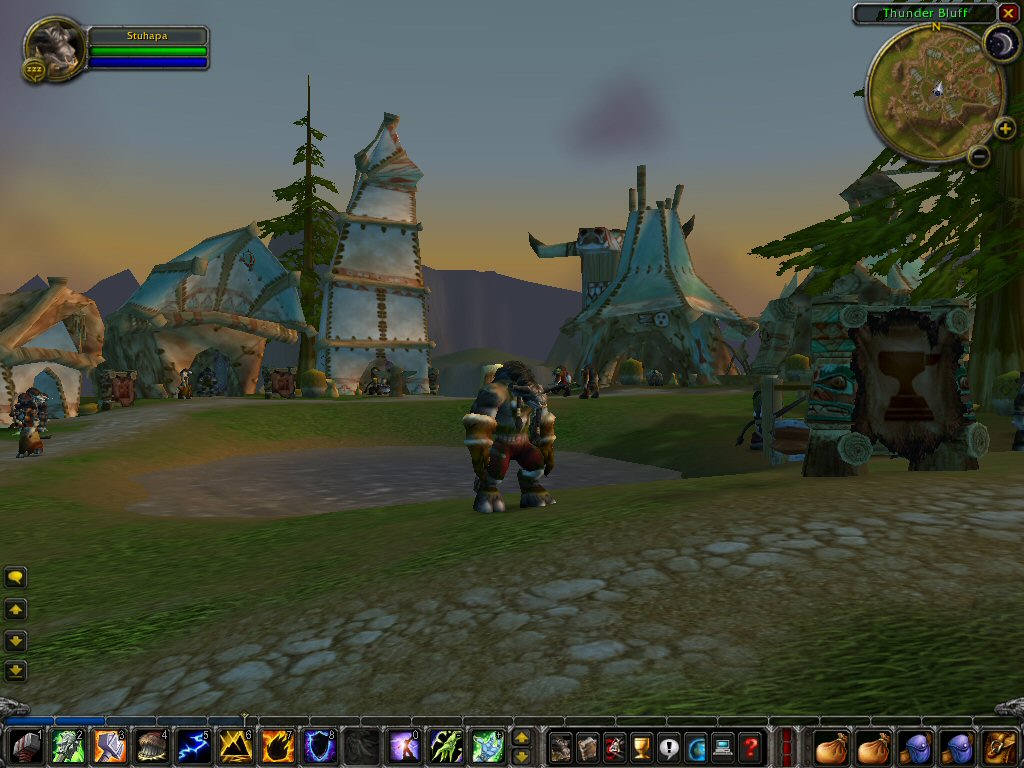Screen dimensions: 1024x768
Task: Zoom in the minimap with plus button
Action: click(x=1004, y=128)
